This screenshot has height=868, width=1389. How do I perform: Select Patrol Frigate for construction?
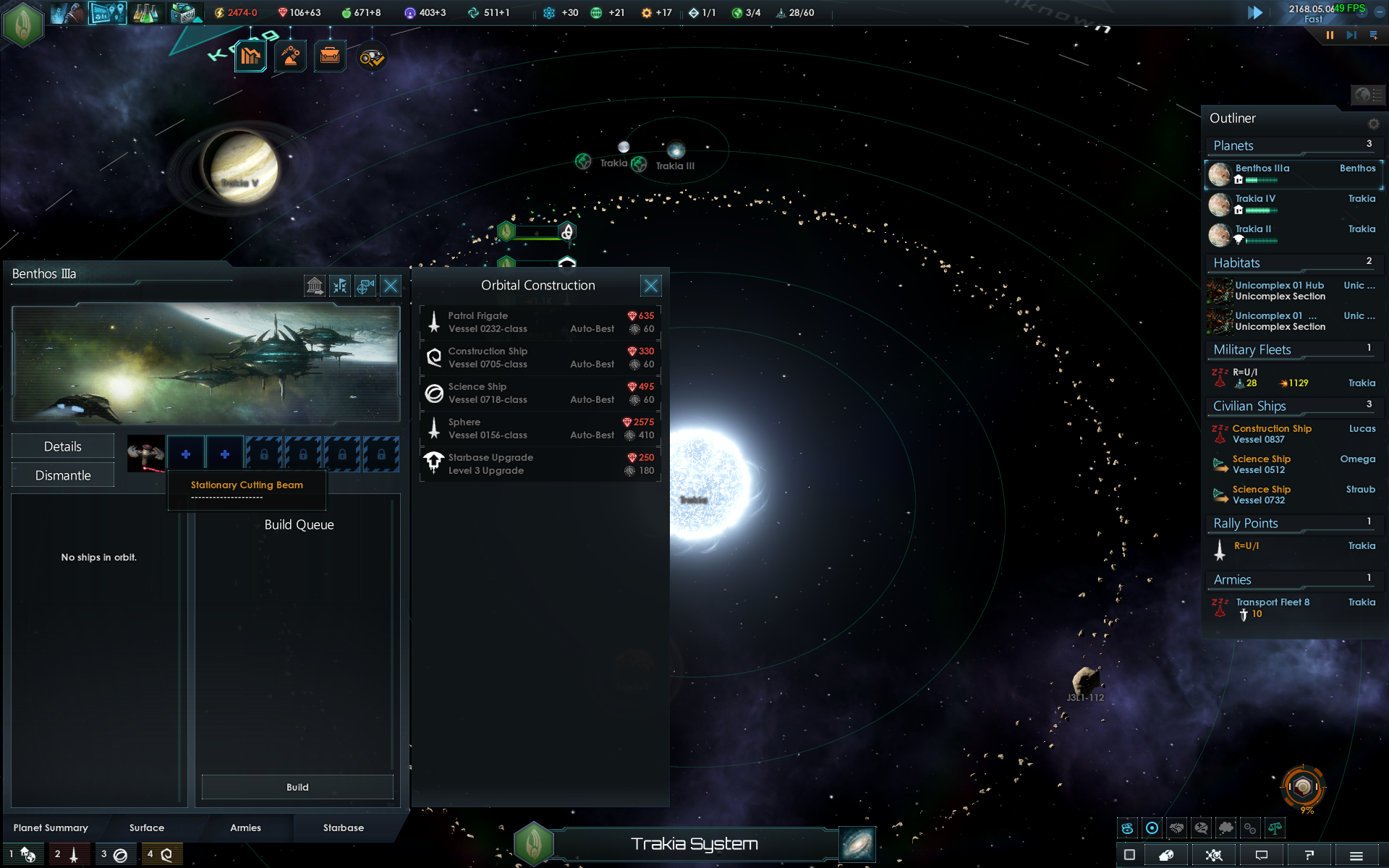coord(540,322)
